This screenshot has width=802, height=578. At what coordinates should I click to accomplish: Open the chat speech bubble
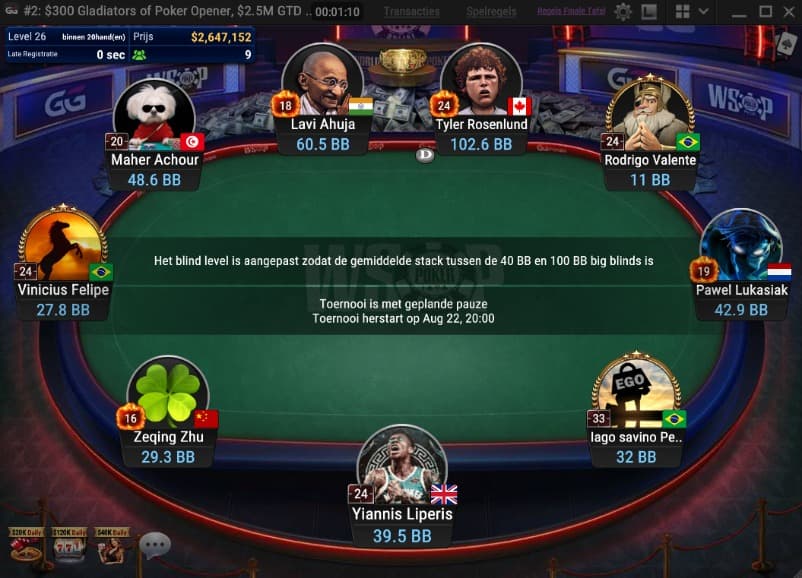[154, 546]
